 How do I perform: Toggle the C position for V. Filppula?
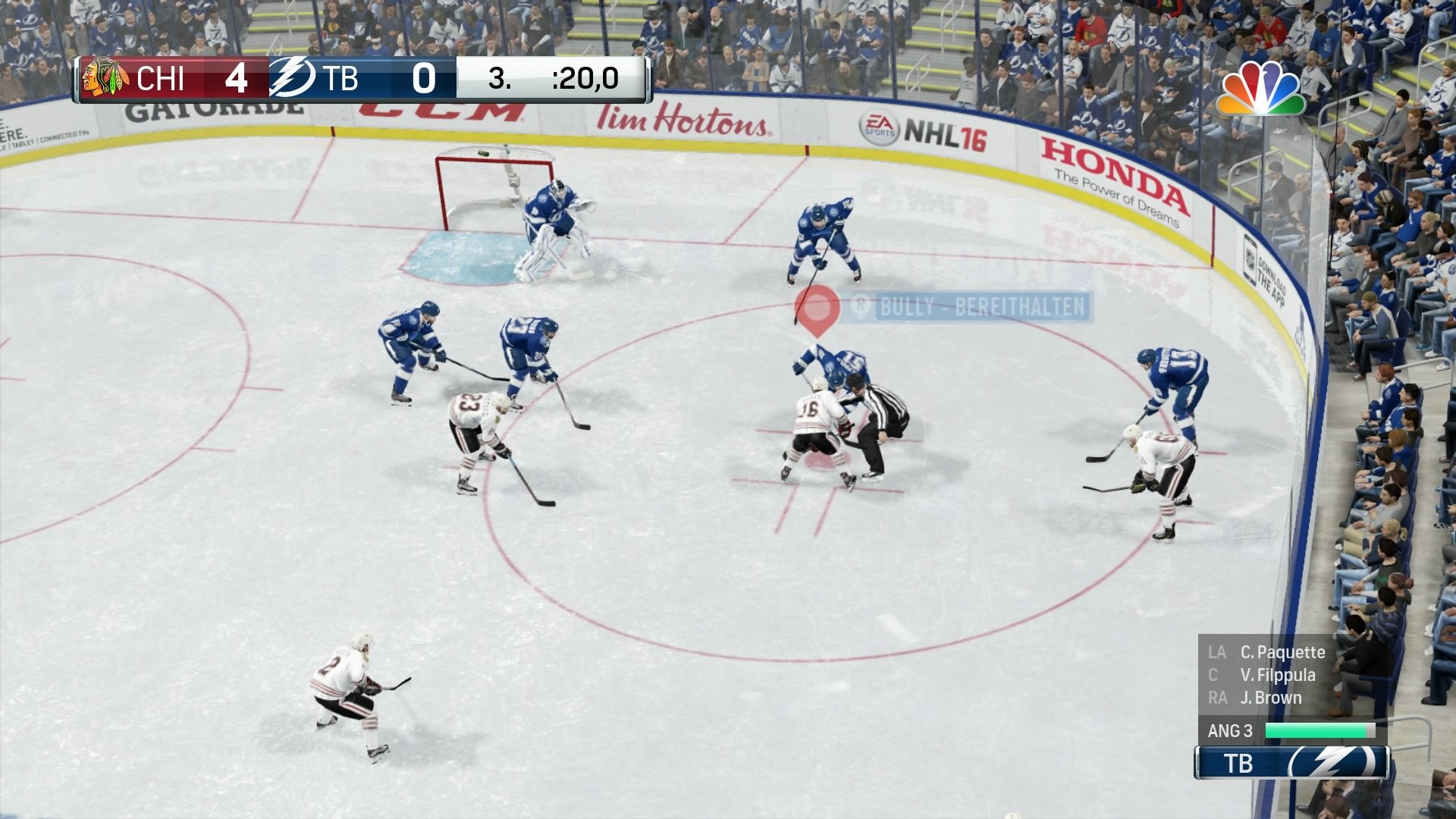click(x=1211, y=675)
